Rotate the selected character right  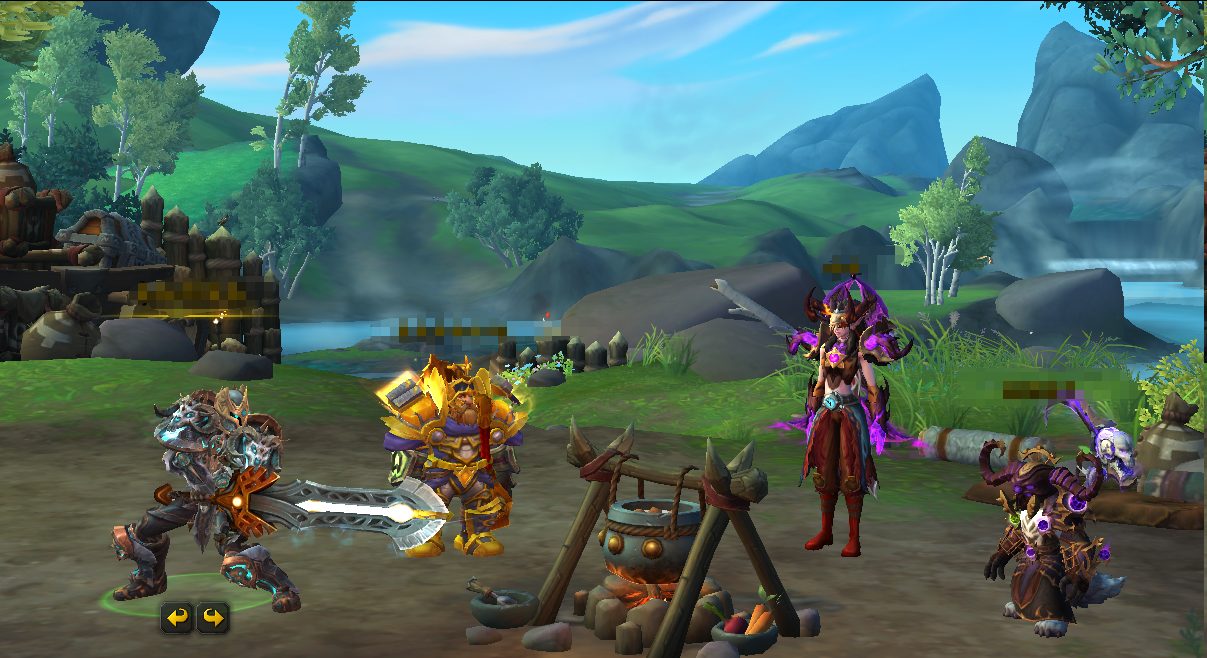212,618
